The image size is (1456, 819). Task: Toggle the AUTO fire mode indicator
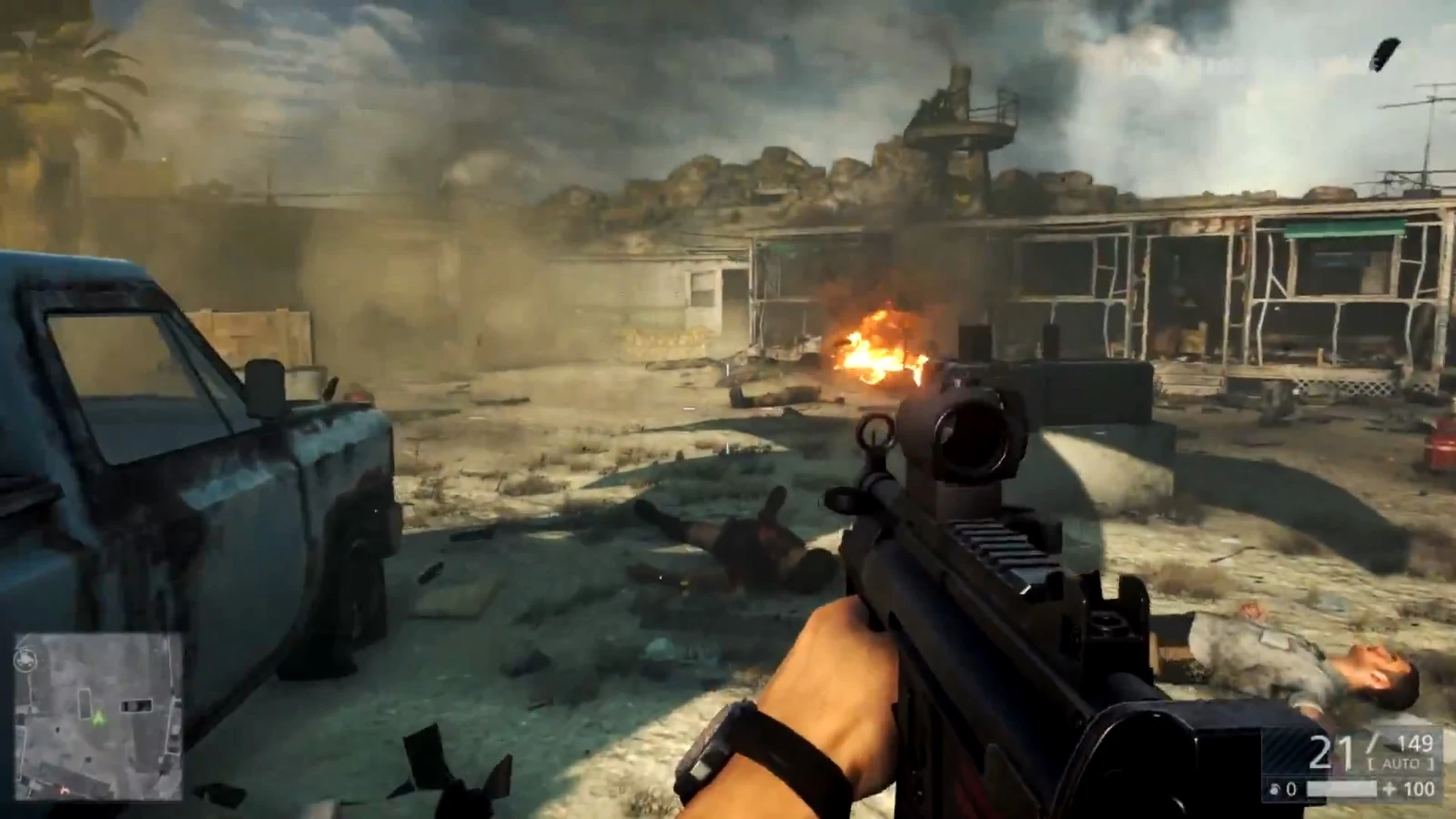coord(1401,764)
